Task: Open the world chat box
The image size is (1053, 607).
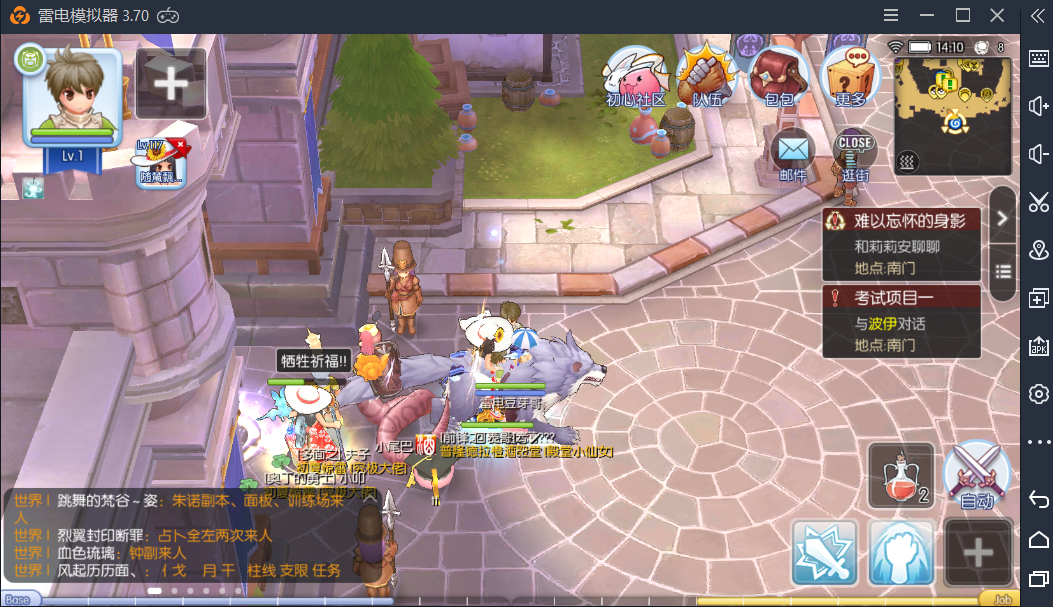Action: [180, 535]
